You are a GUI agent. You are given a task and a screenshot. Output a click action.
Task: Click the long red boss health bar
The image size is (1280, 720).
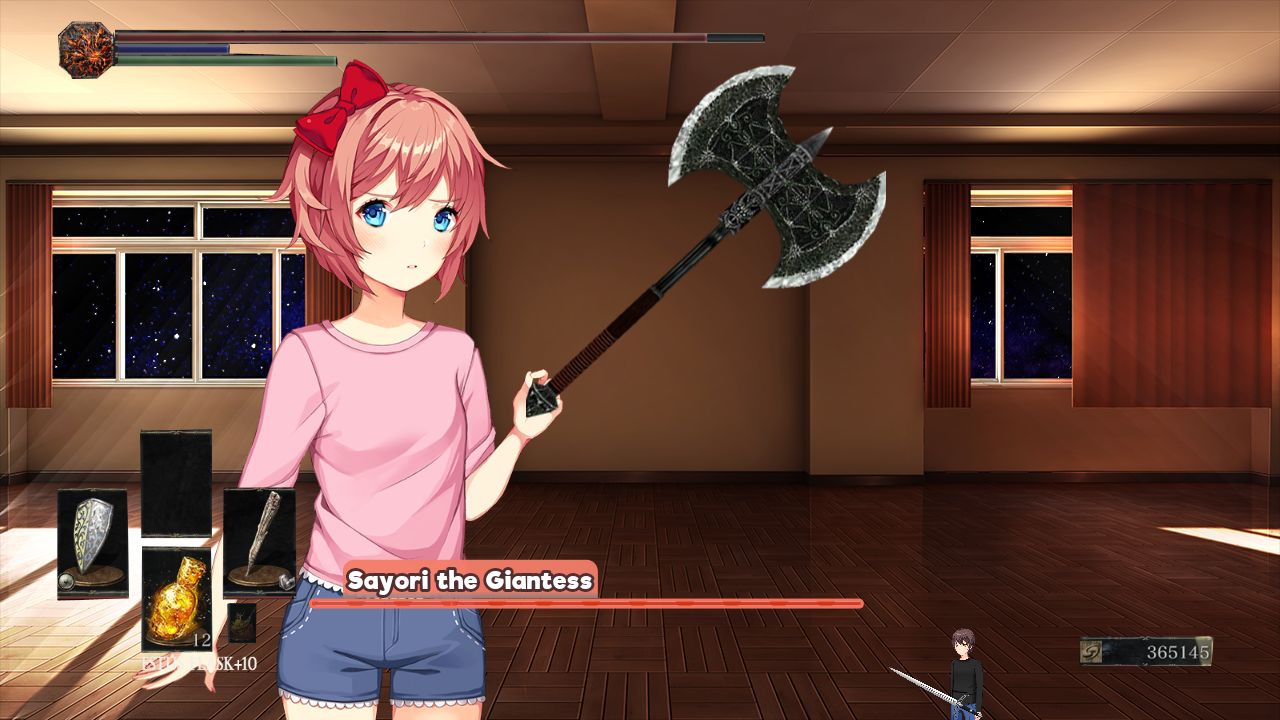click(x=590, y=604)
